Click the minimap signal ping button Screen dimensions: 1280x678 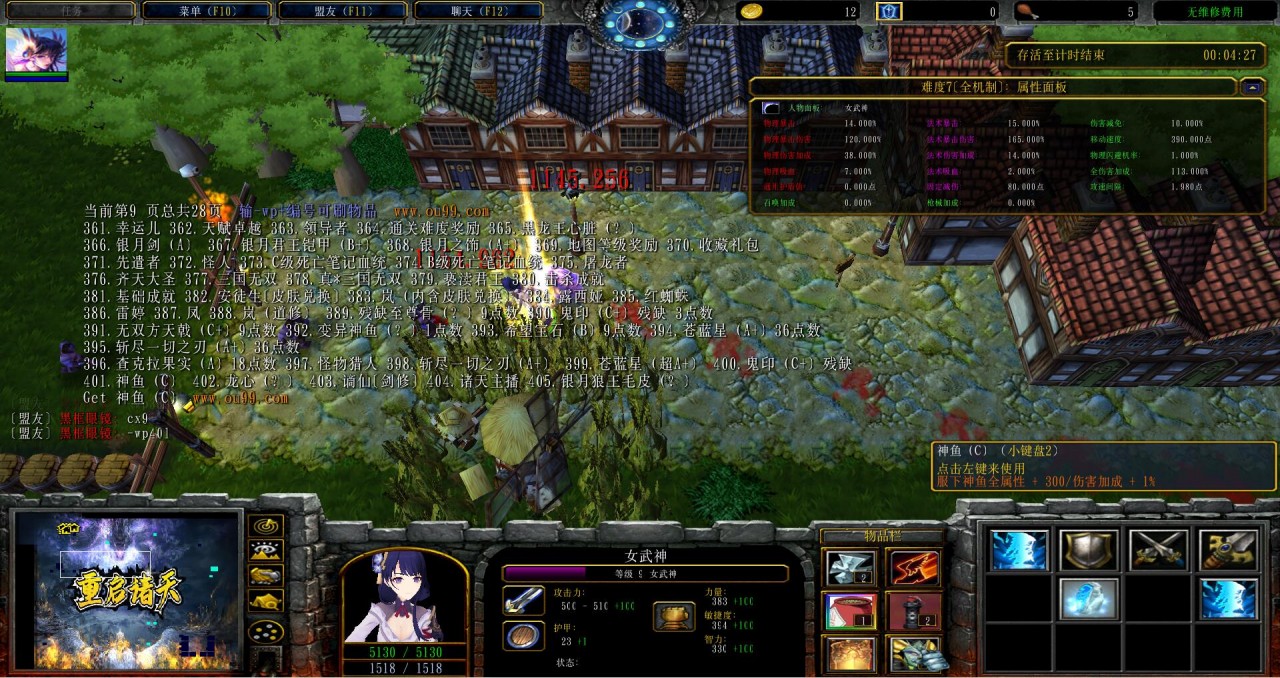[x=265, y=526]
